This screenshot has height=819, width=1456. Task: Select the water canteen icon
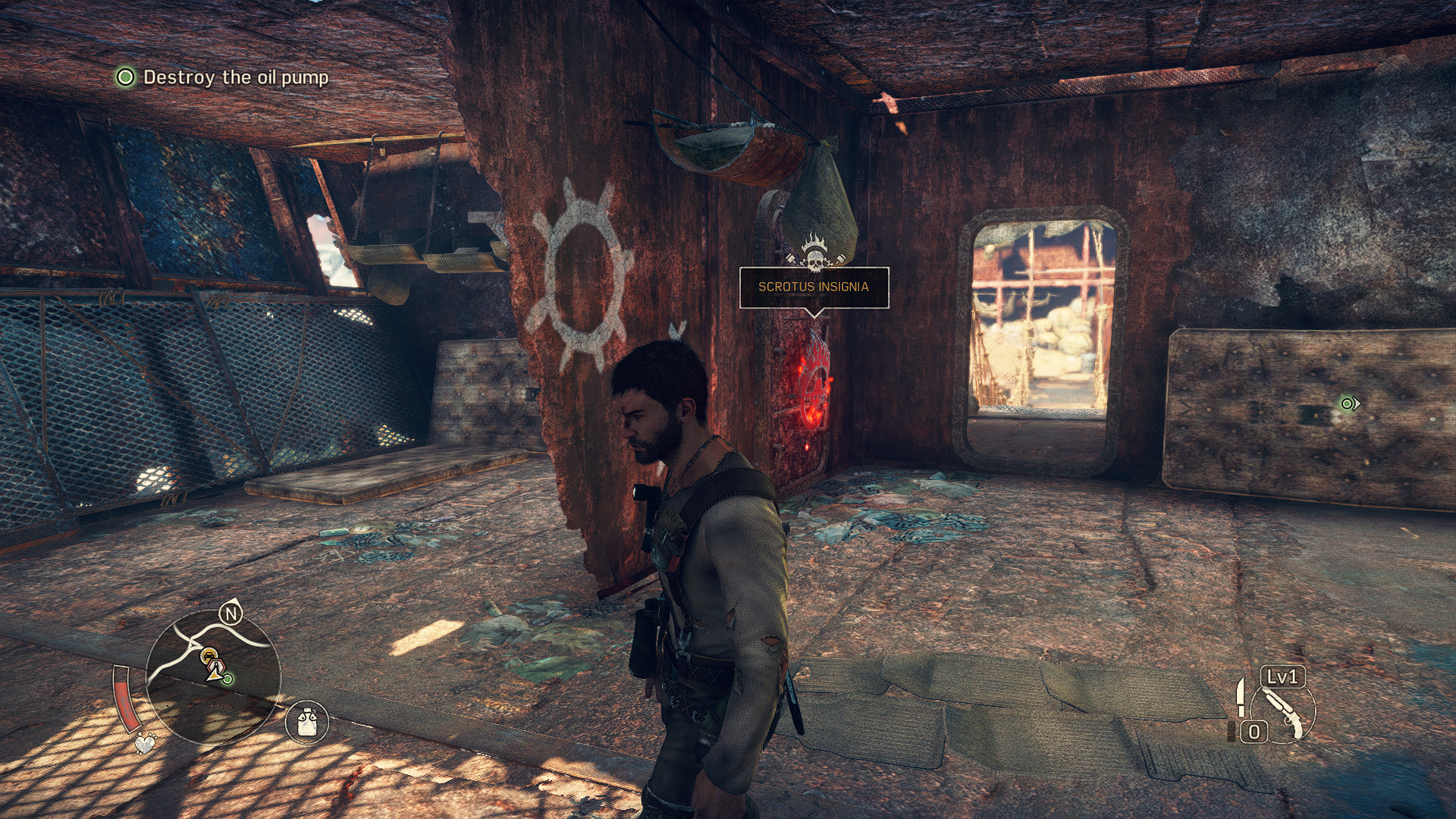pyautogui.click(x=306, y=721)
